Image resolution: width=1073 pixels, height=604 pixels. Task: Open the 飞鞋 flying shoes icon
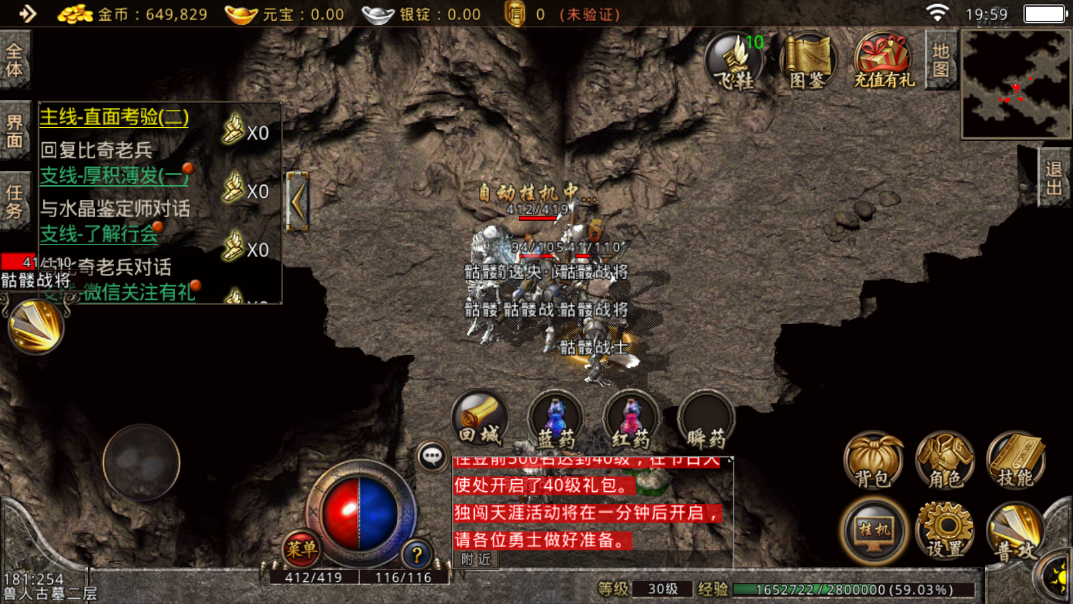(x=735, y=61)
